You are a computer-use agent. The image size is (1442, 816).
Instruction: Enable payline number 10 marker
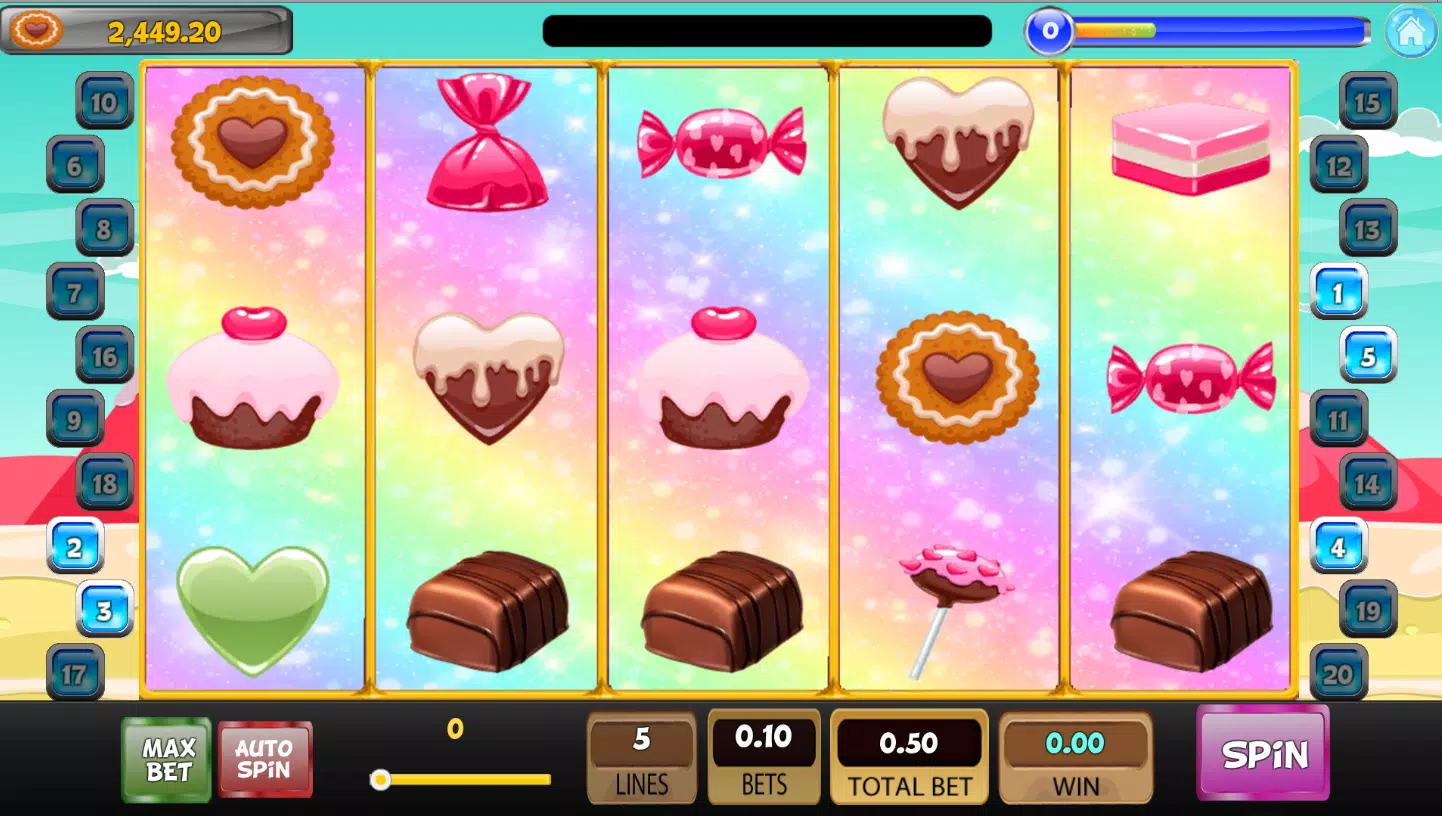pos(105,101)
